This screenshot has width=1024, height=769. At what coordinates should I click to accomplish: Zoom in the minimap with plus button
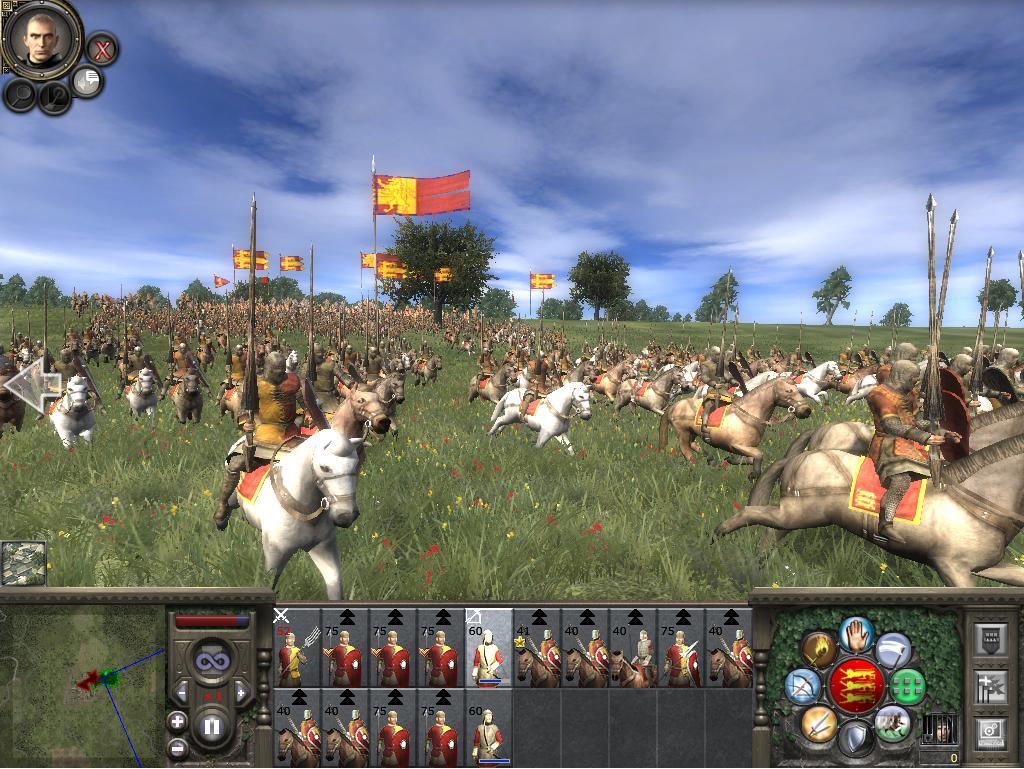coord(177,720)
